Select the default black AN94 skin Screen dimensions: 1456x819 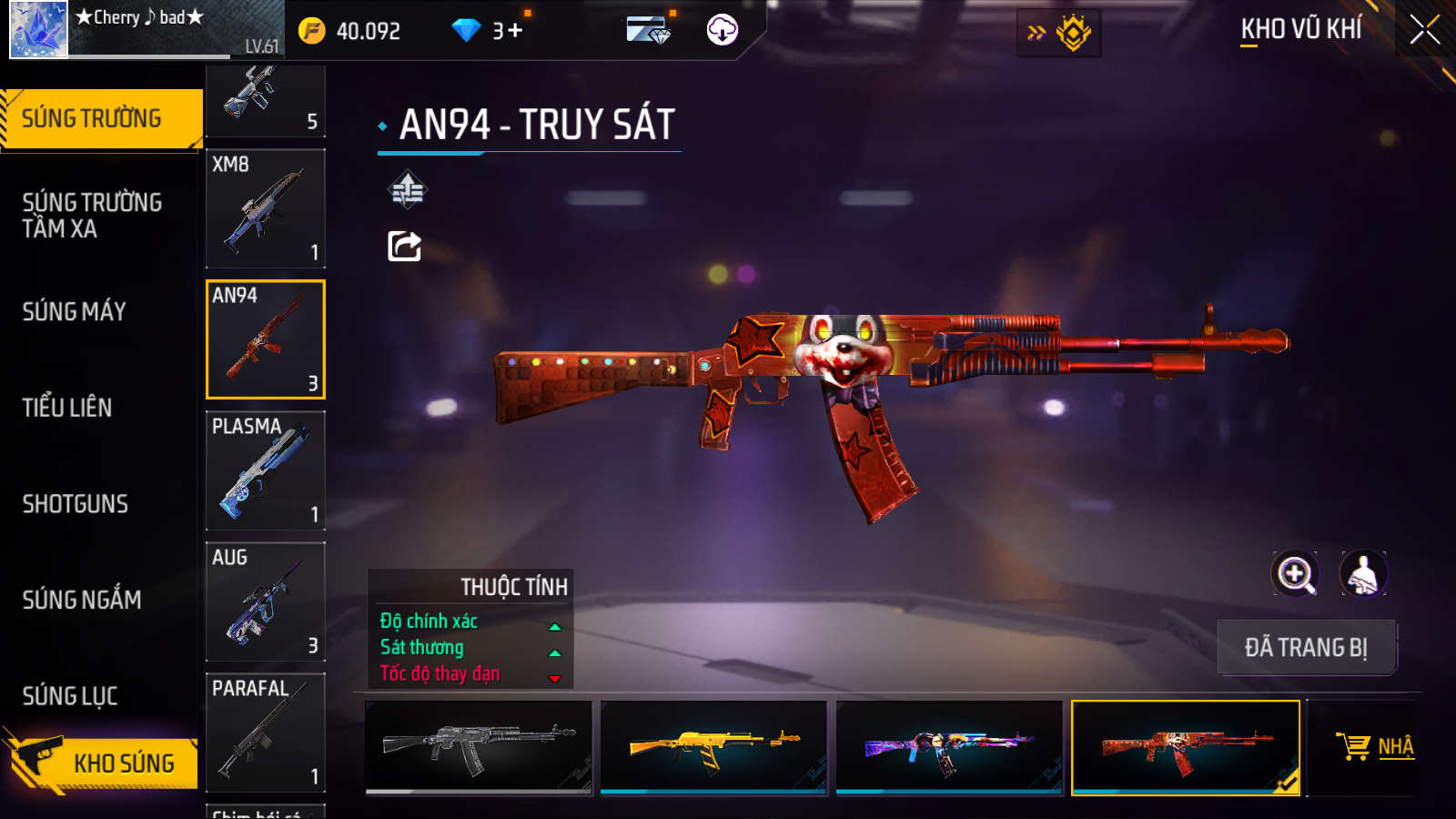click(x=479, y=747)
